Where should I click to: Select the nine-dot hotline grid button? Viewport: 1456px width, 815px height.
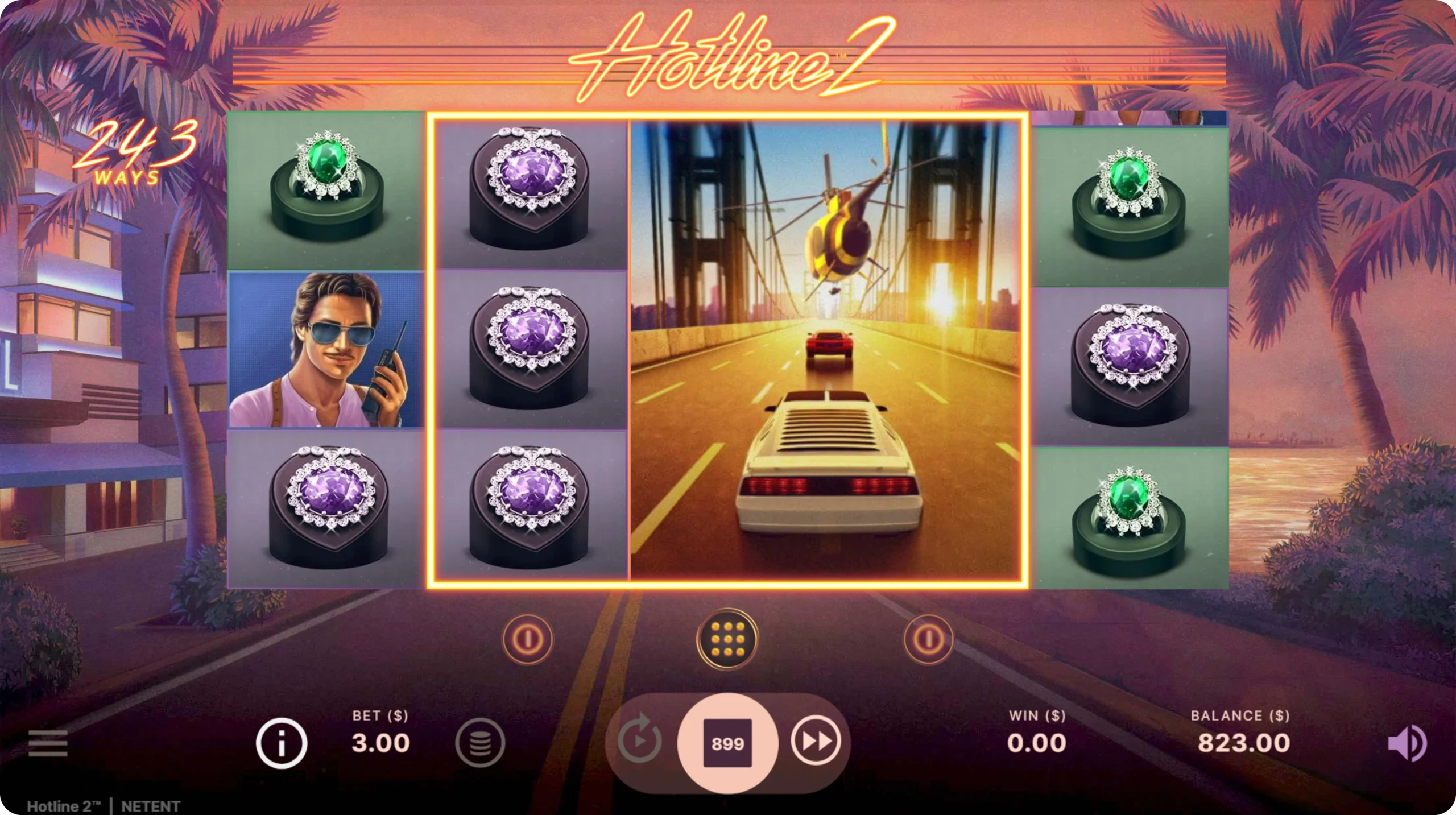[727, 639]
